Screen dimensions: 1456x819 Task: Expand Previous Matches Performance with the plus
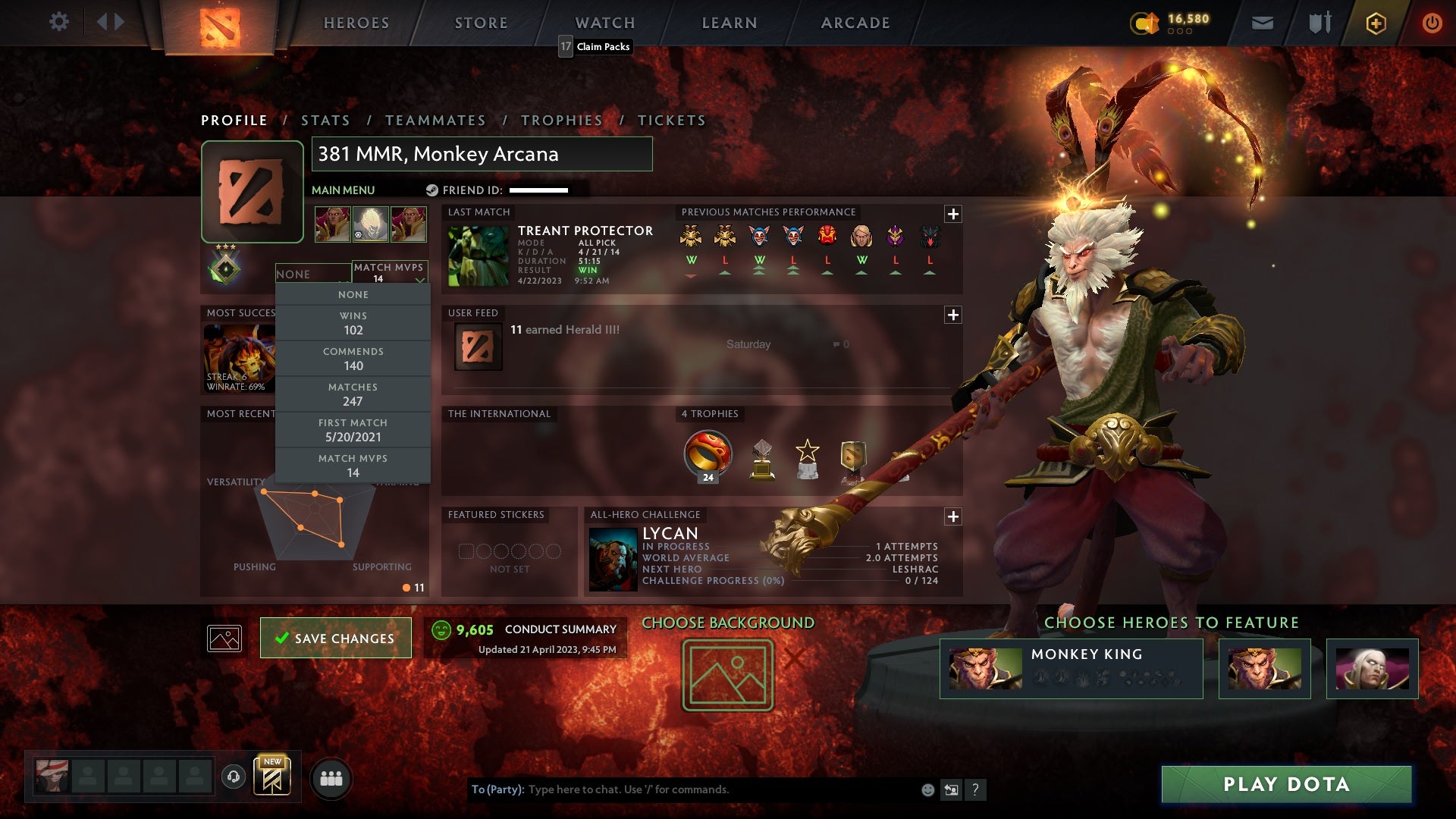coord(953,215)
